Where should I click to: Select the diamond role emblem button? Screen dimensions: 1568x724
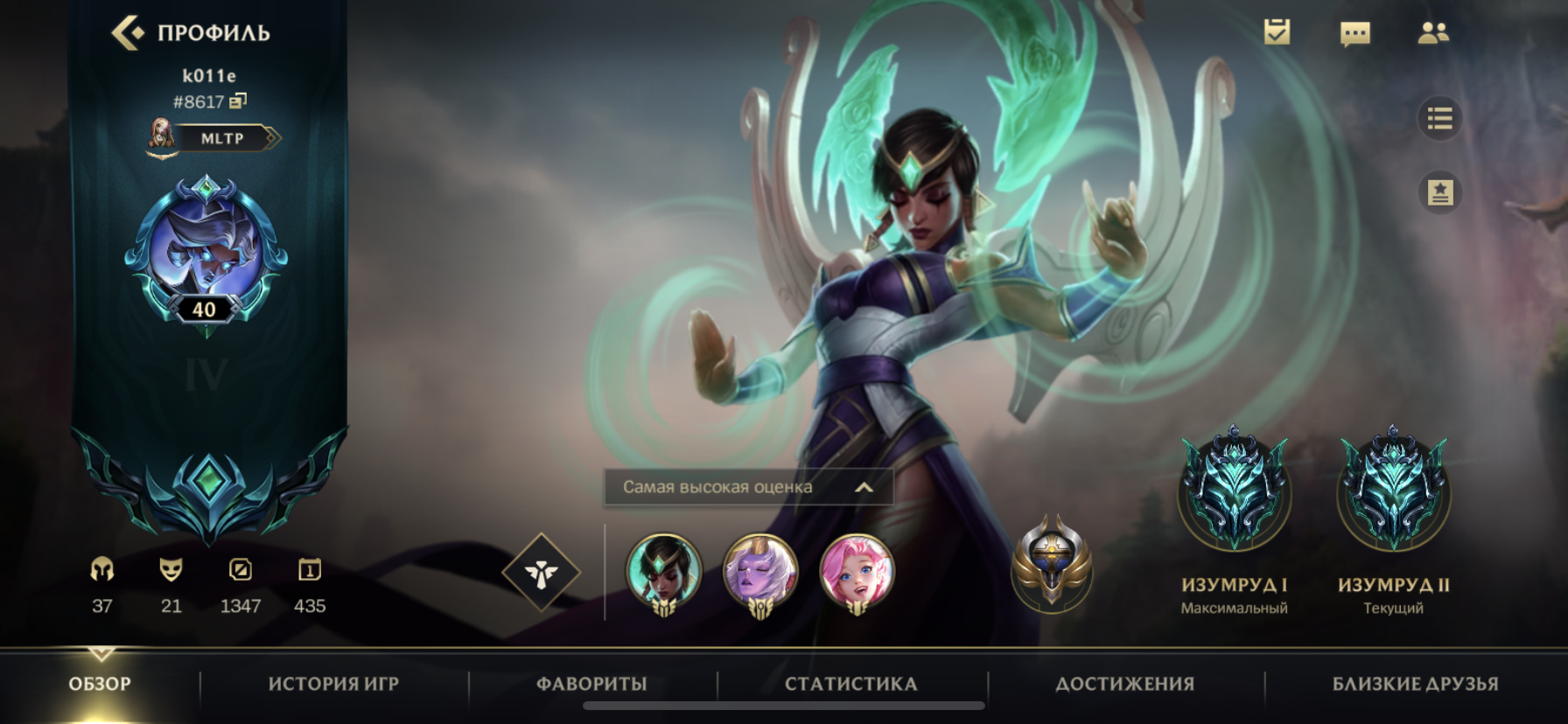[542, 573]
